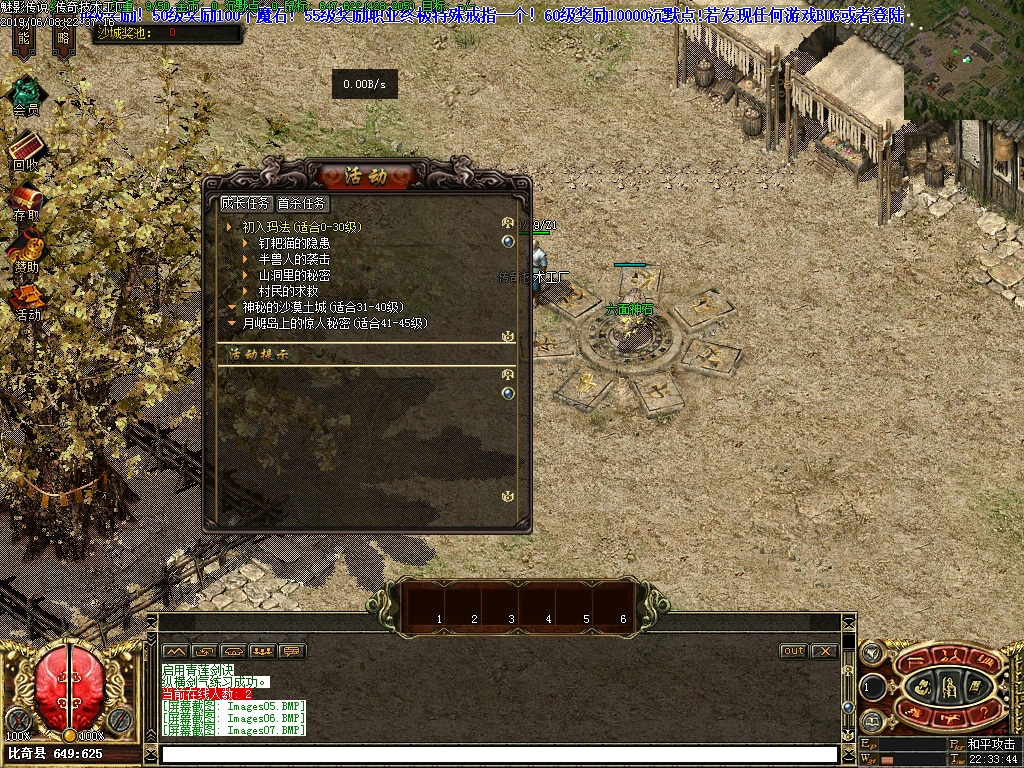Image resolution: width=1024 pixels, height=768 pixels.
Task: Select the 成长任务 tab
Action: click(246, 203)
